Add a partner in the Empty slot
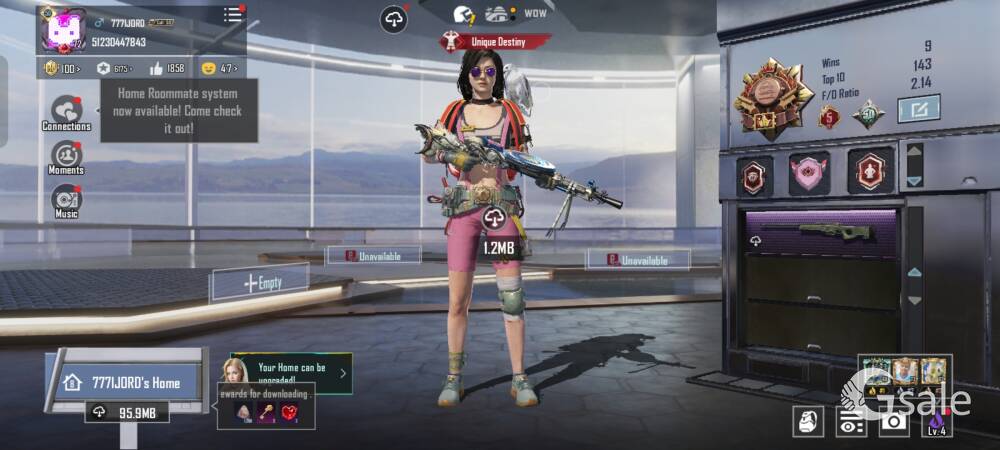This screenshot has height=450, width=1000. pos(259,283)
